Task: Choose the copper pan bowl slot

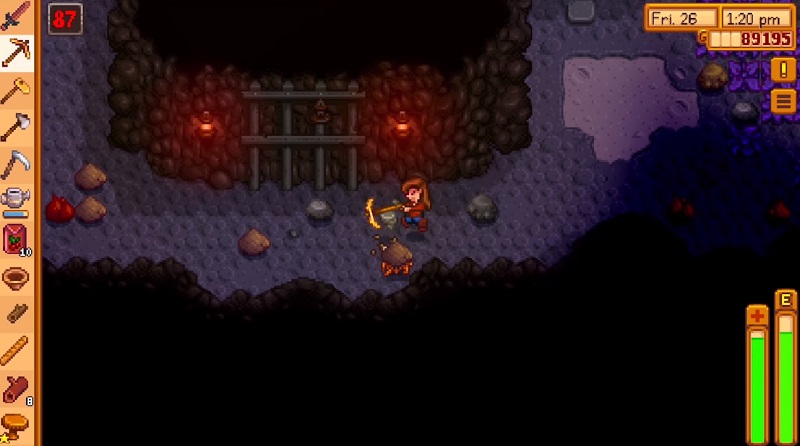Action: tap(17, 277)
